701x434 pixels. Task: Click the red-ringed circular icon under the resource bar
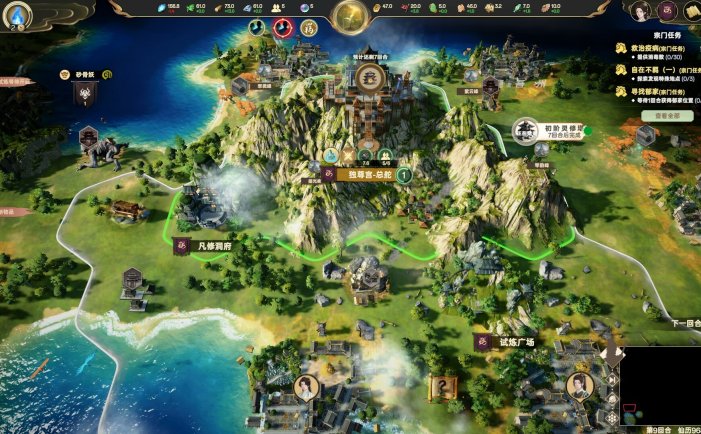tap(282, 29)
